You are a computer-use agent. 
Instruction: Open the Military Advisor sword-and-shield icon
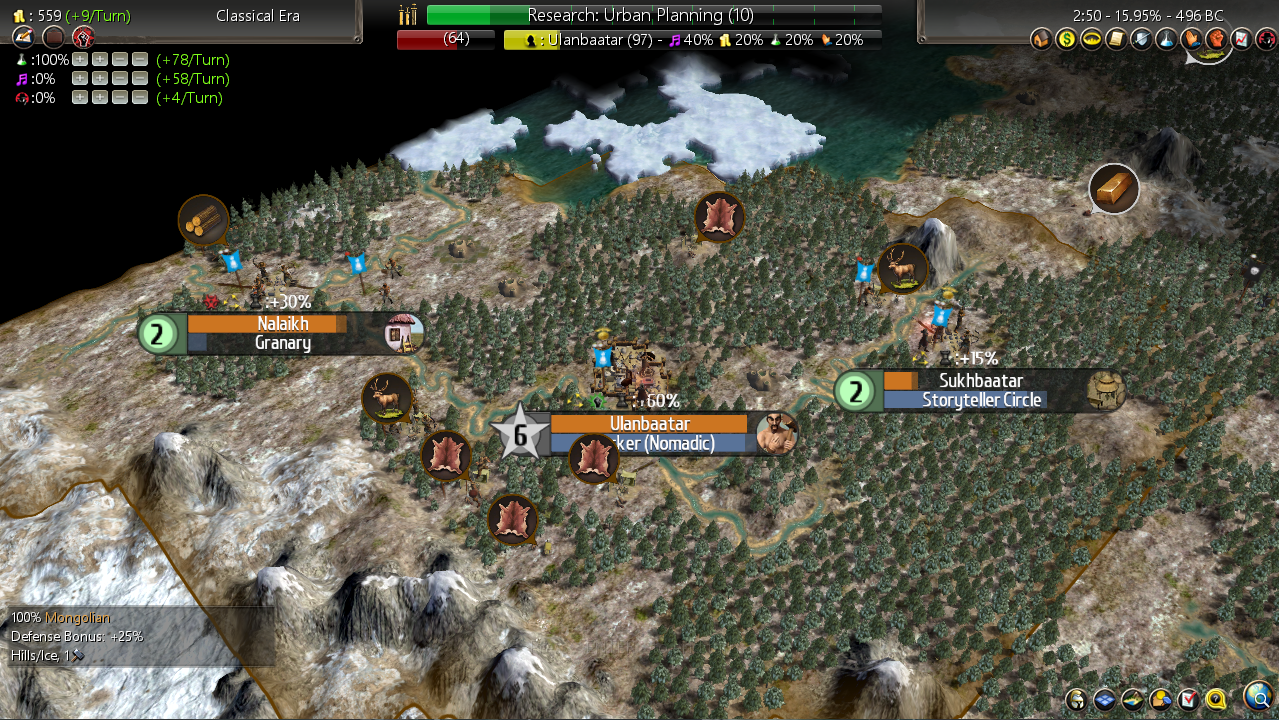point(1140,39)
